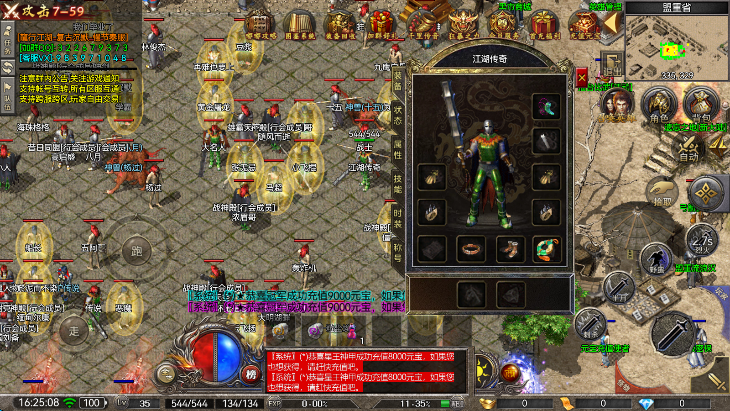Open the 榜 ranking button
Image resolution: width=730 pixels, height=411 pixels.
(251, 374)
